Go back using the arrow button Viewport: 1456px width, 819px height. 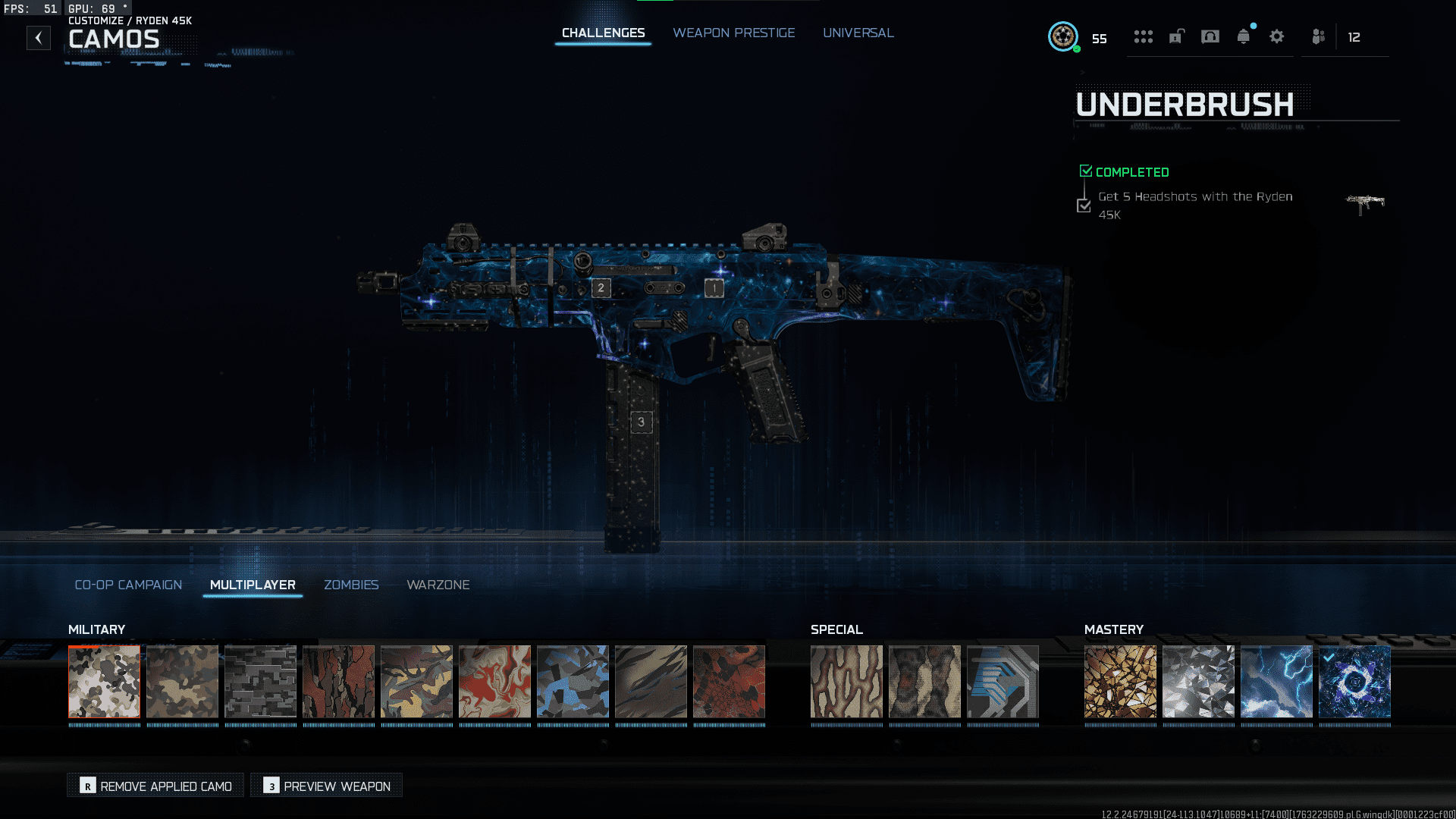[x=39, y=38]
